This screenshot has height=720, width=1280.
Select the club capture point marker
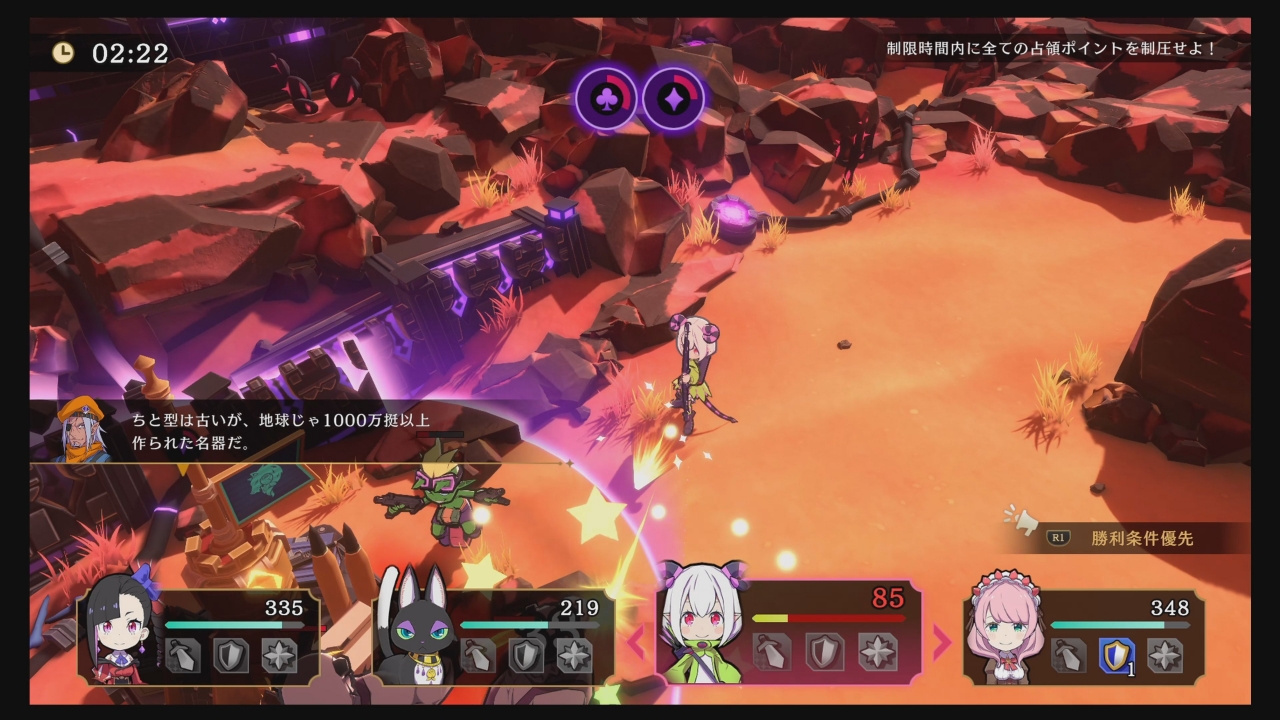point(605,99)
